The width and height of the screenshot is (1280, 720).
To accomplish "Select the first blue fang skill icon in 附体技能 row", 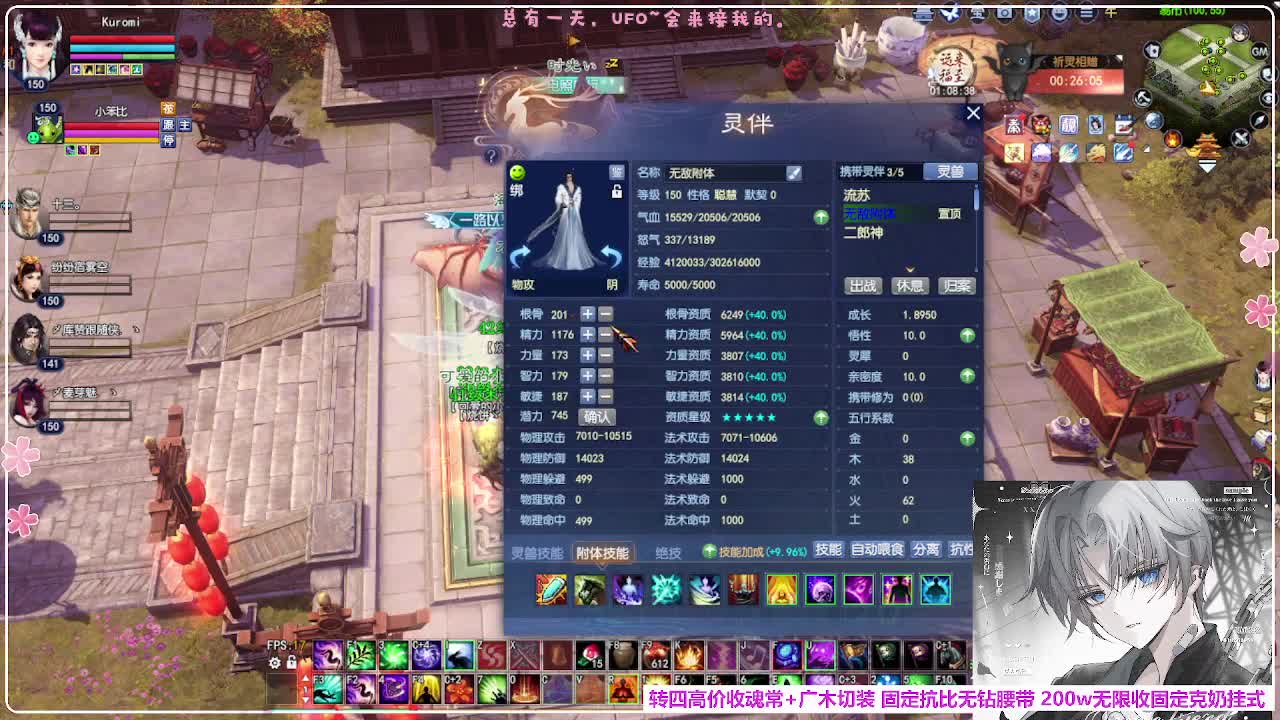I will 552,590.
